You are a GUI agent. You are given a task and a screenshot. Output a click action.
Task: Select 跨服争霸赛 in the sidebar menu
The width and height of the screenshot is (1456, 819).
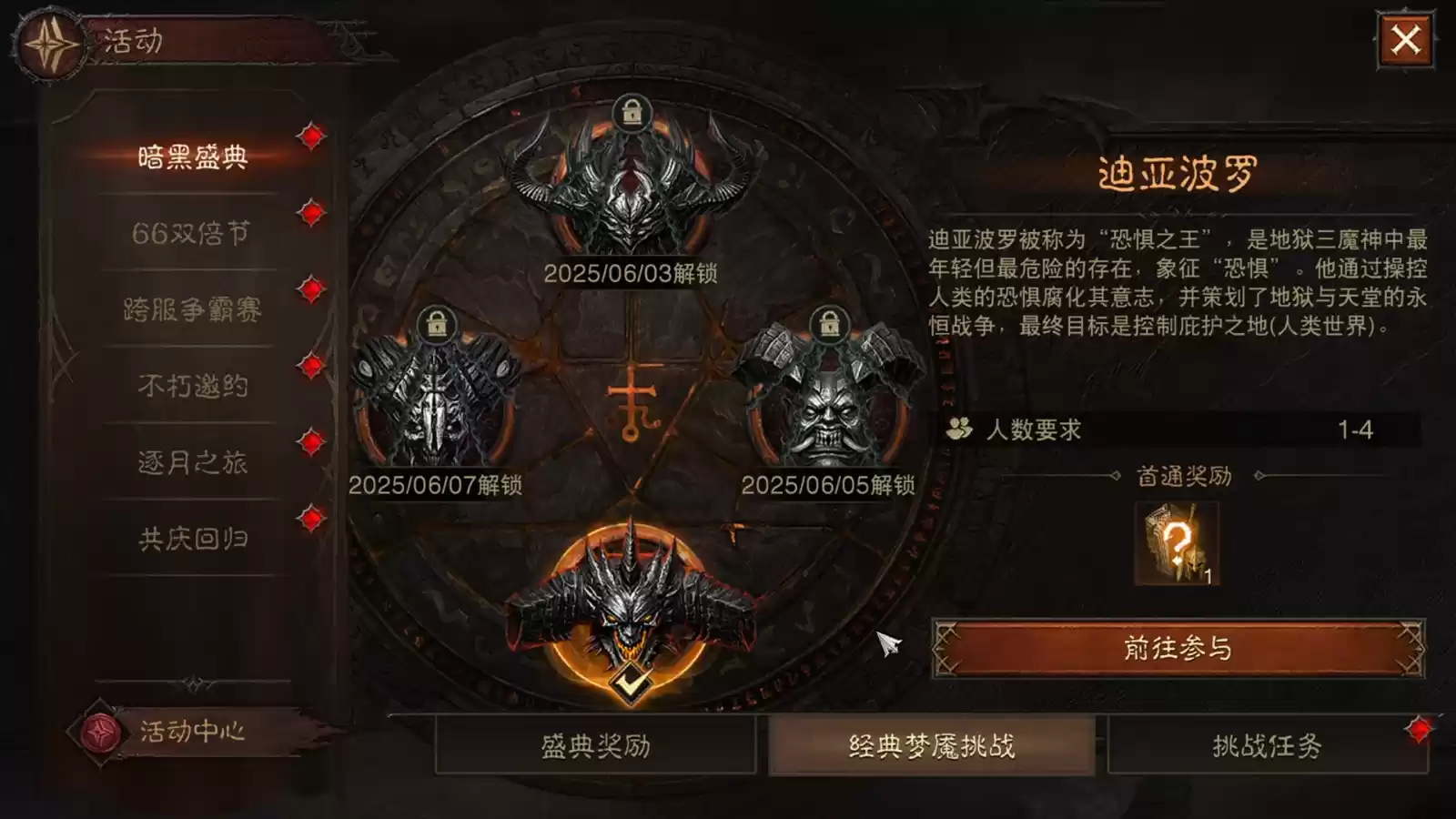pyautogui.click(x=193, y=309)
